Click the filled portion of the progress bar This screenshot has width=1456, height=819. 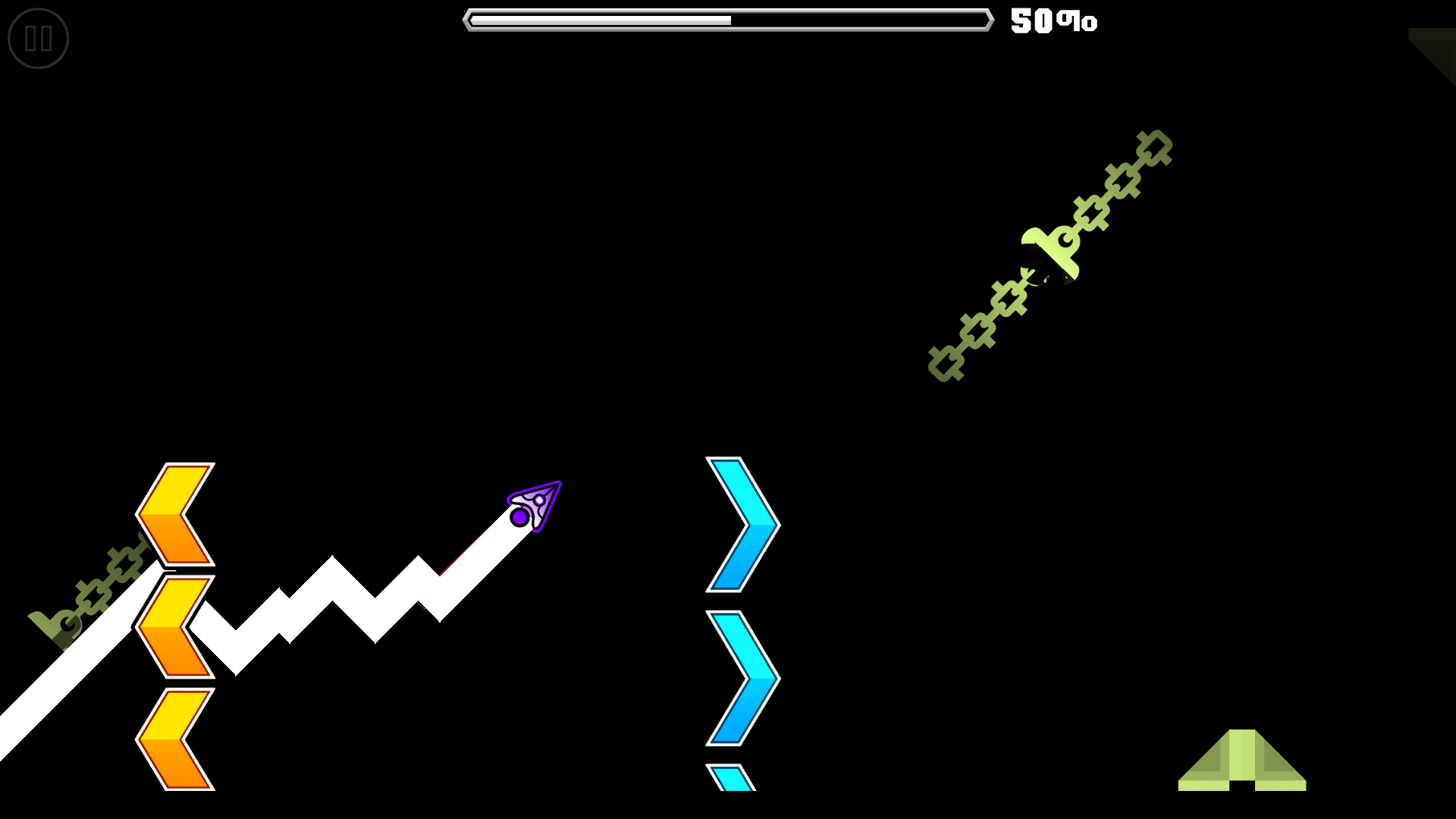coord(599,19)
